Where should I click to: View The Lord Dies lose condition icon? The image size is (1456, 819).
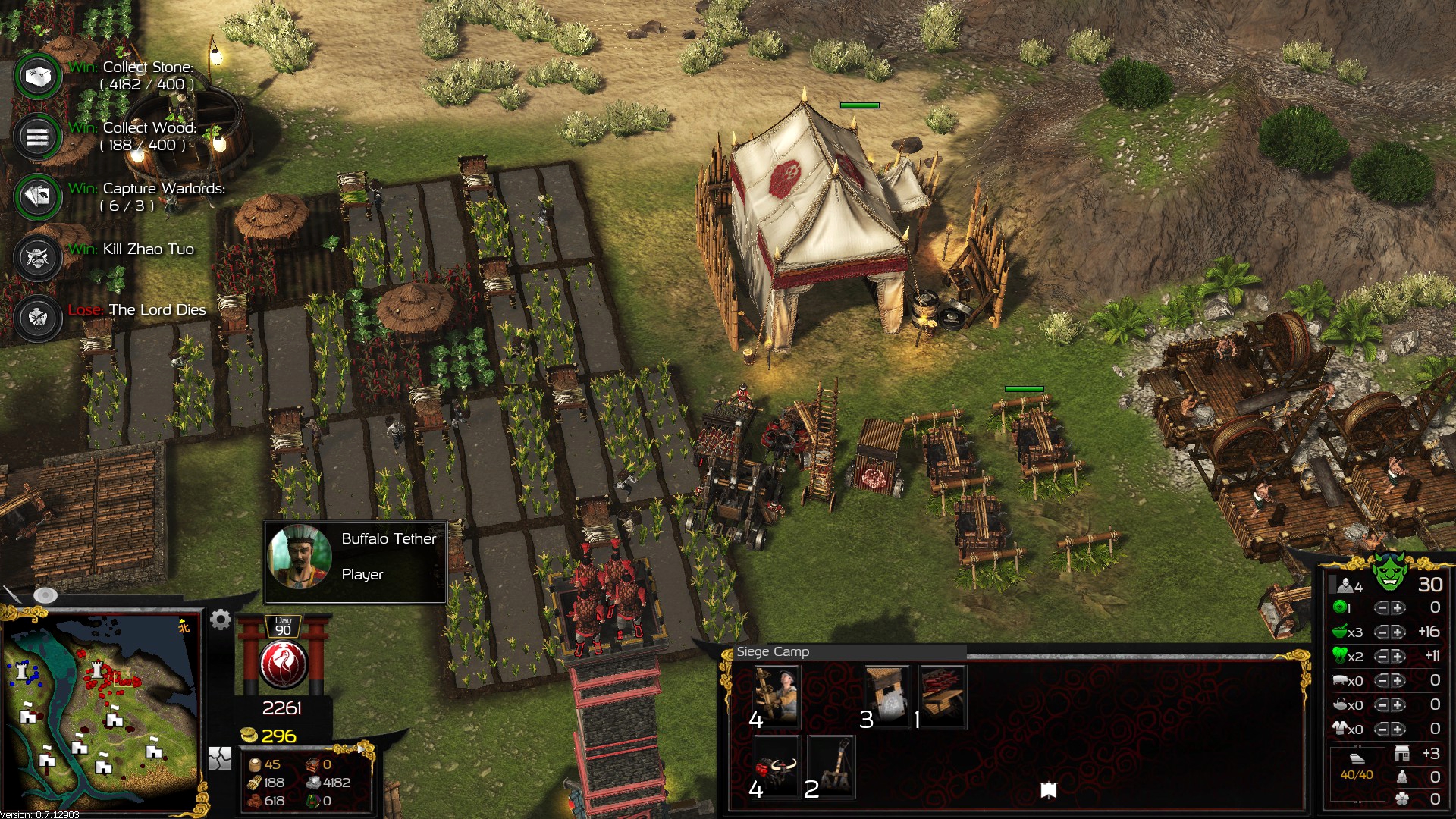[x=38, y=318]
